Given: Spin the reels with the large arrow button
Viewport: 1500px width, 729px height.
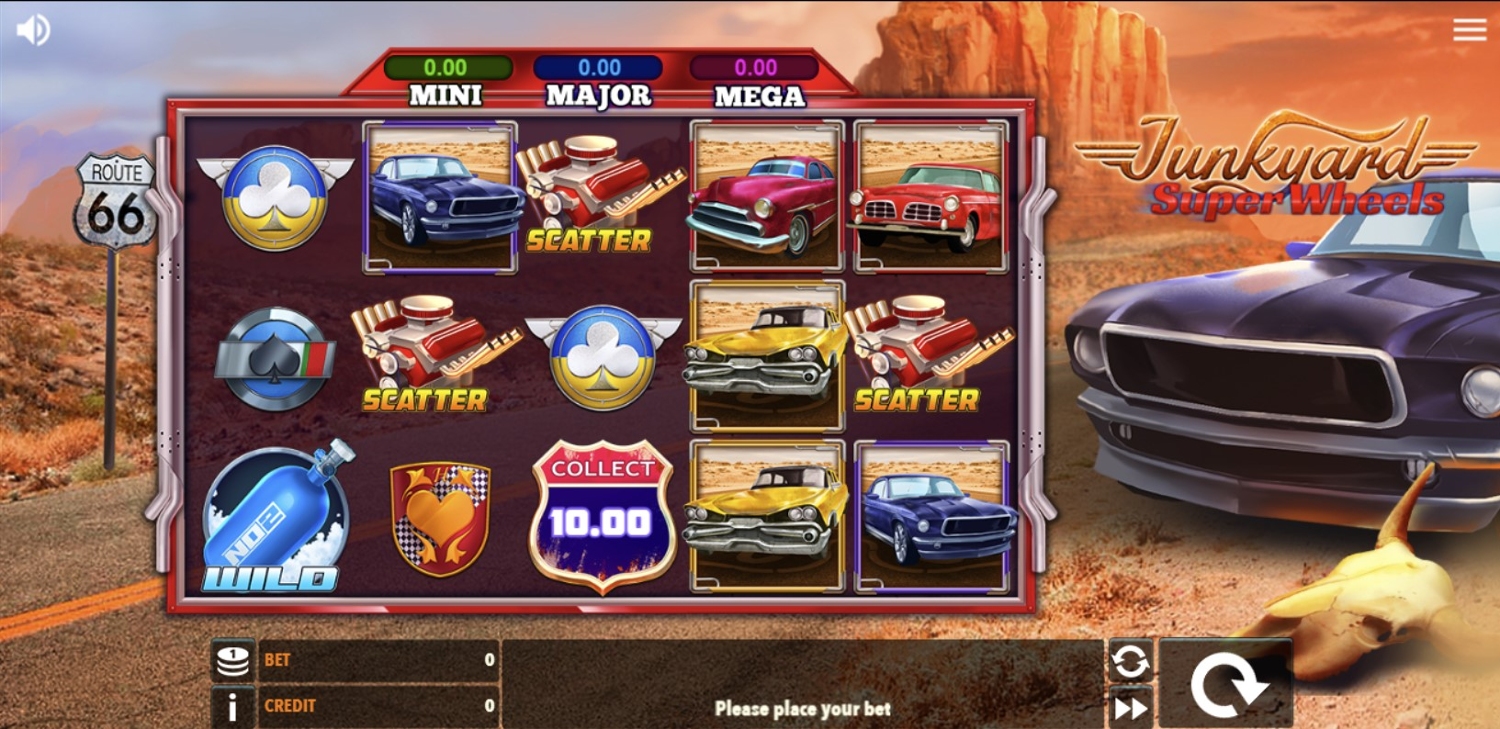Looking at the screenshot, I should pyautogui.click(x=1227, y=685).
